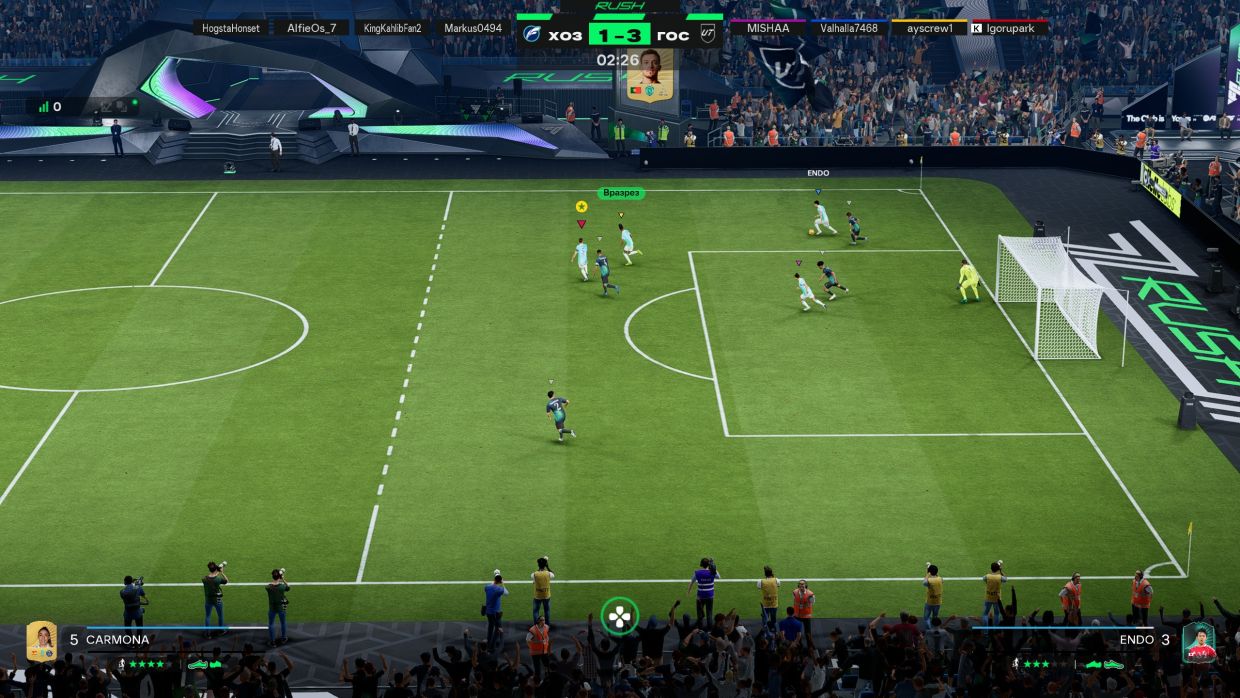Select the Igorupark player tag

point(1010,28)
